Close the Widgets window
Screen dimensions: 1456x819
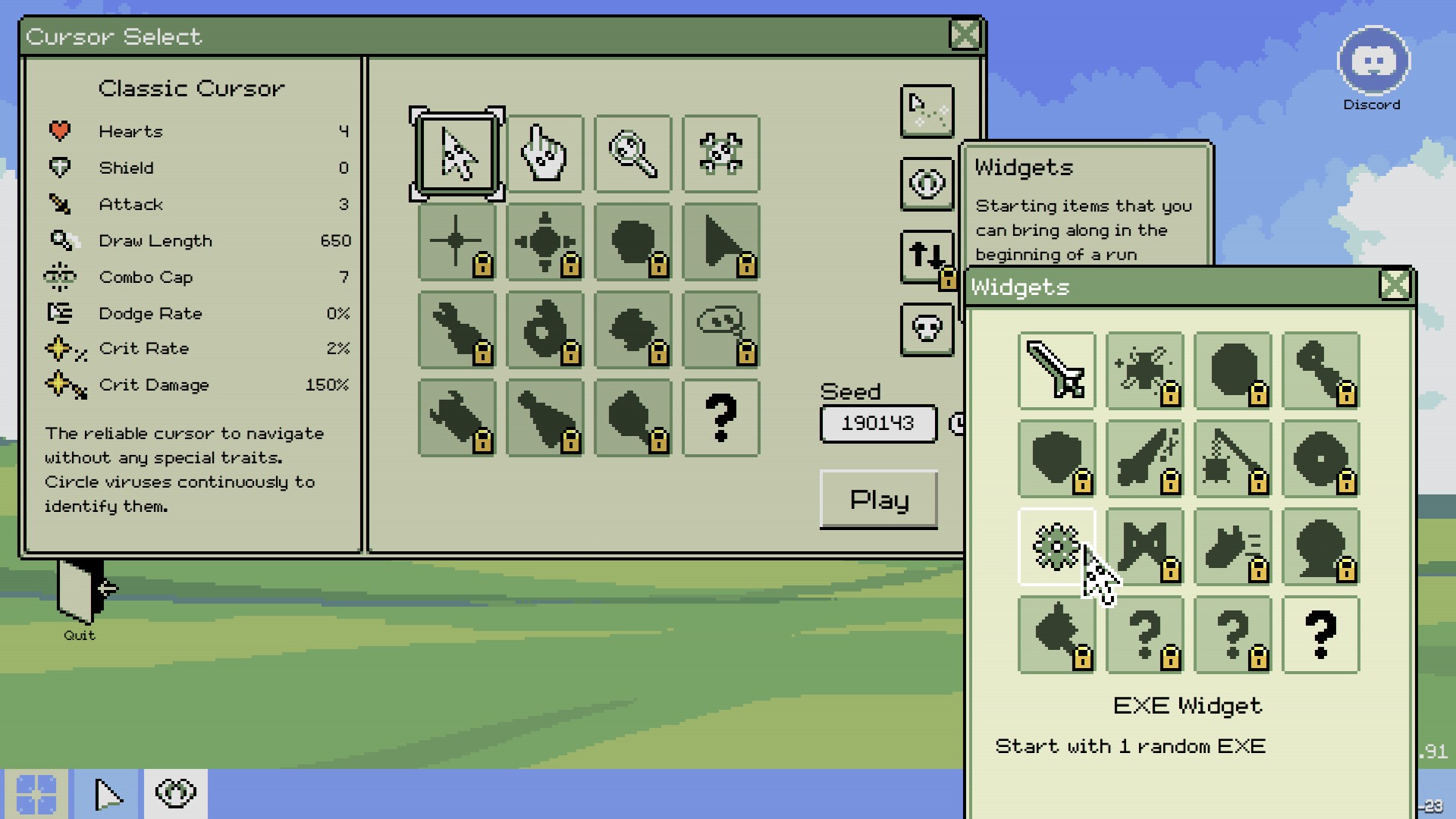(x=1394, y=286)
